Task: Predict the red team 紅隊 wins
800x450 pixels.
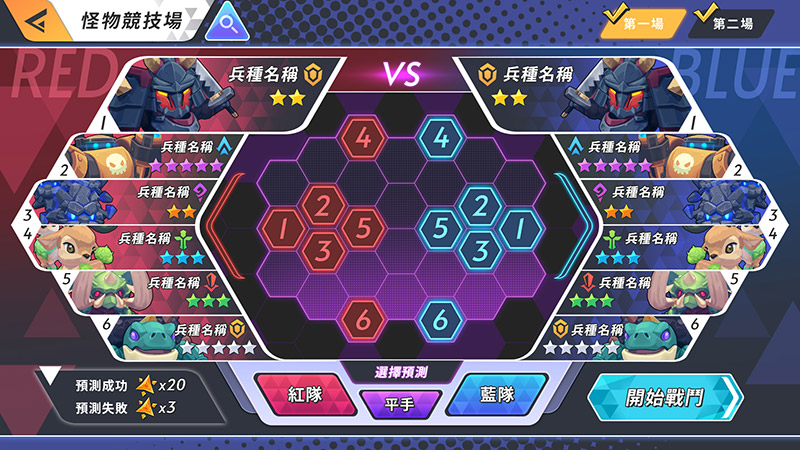Action: (300, 394)
